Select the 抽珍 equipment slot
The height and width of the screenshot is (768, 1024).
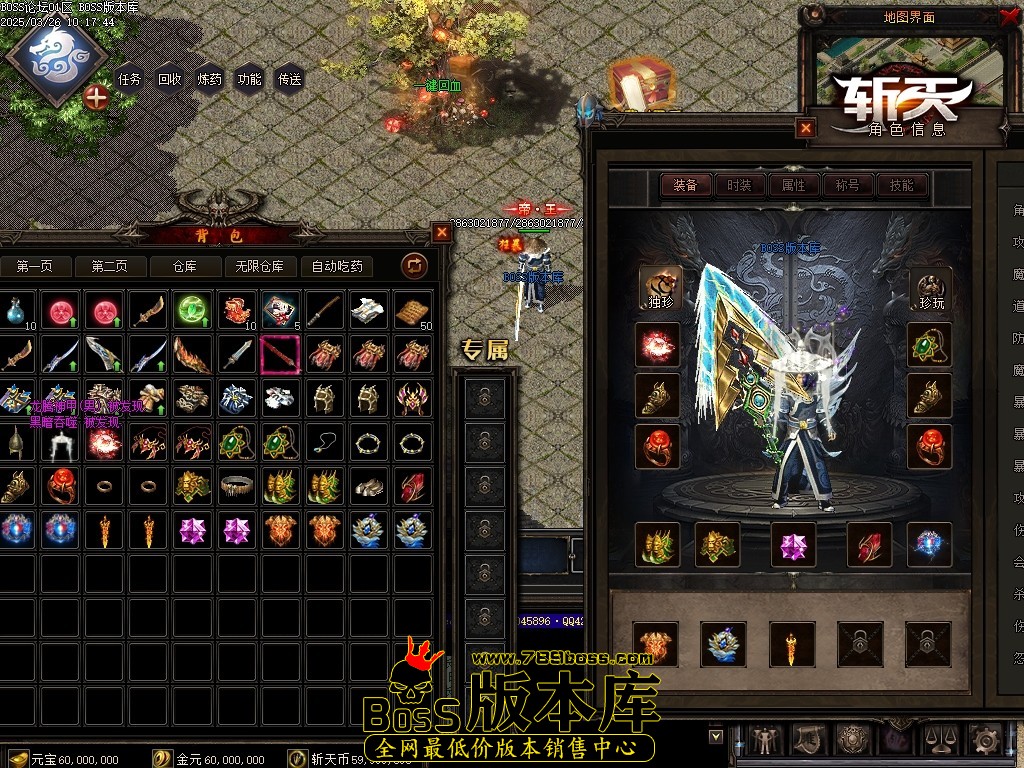coord(660,288)
